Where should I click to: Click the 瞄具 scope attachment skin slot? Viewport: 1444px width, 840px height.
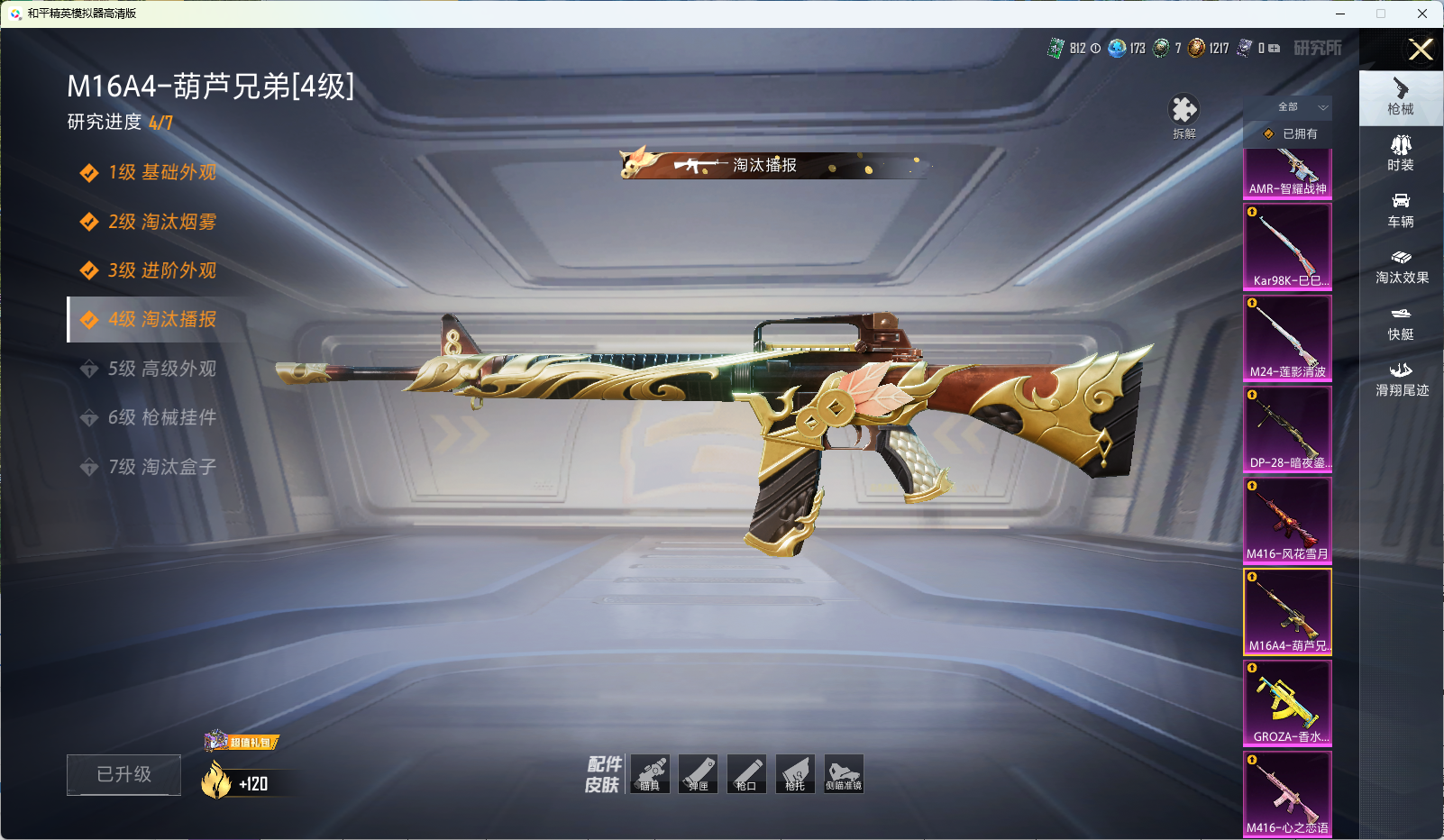pyautogui.click(x=650, y=774)
